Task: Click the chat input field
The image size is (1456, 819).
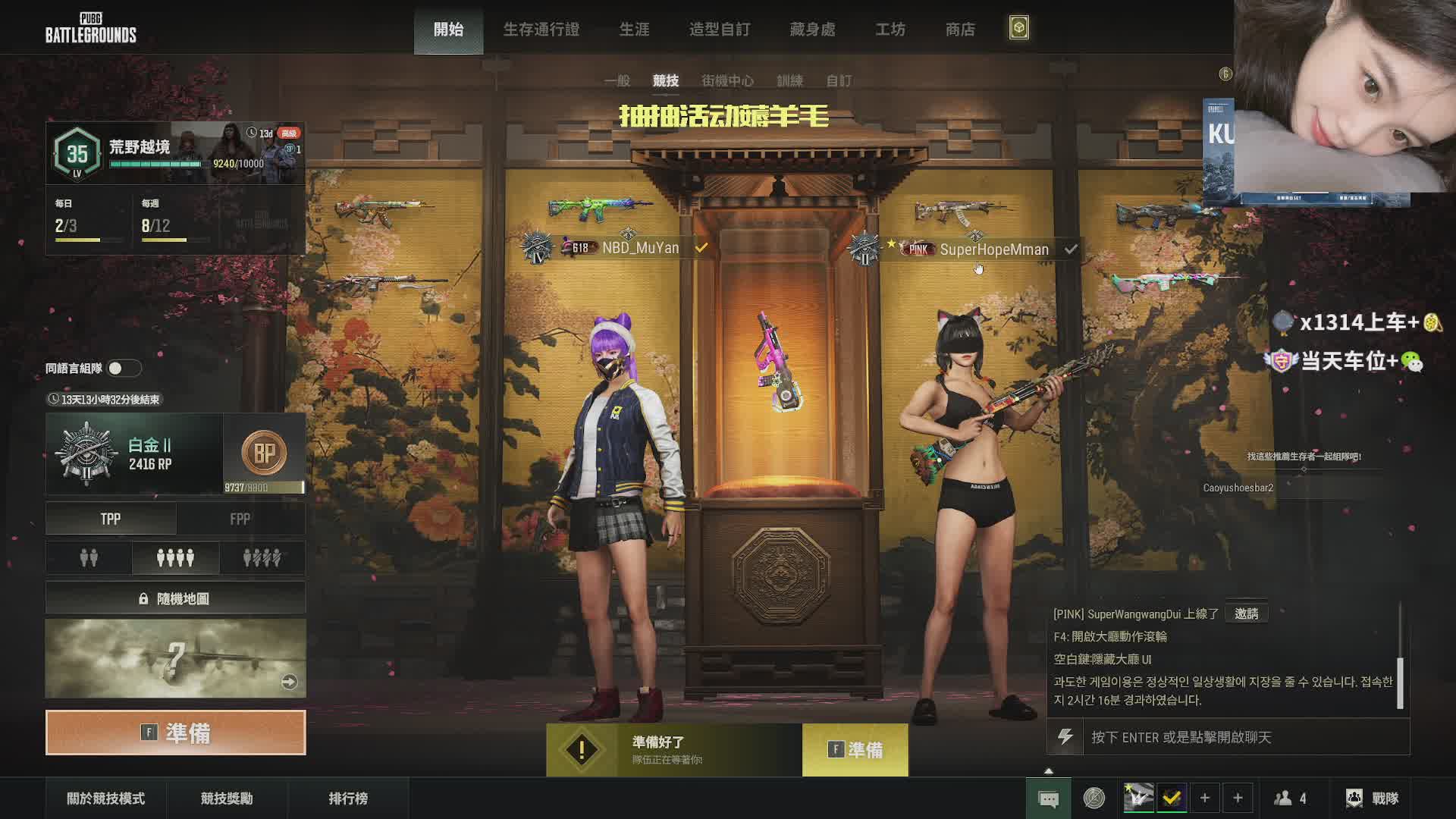Action: click(x=1244, y=737)
